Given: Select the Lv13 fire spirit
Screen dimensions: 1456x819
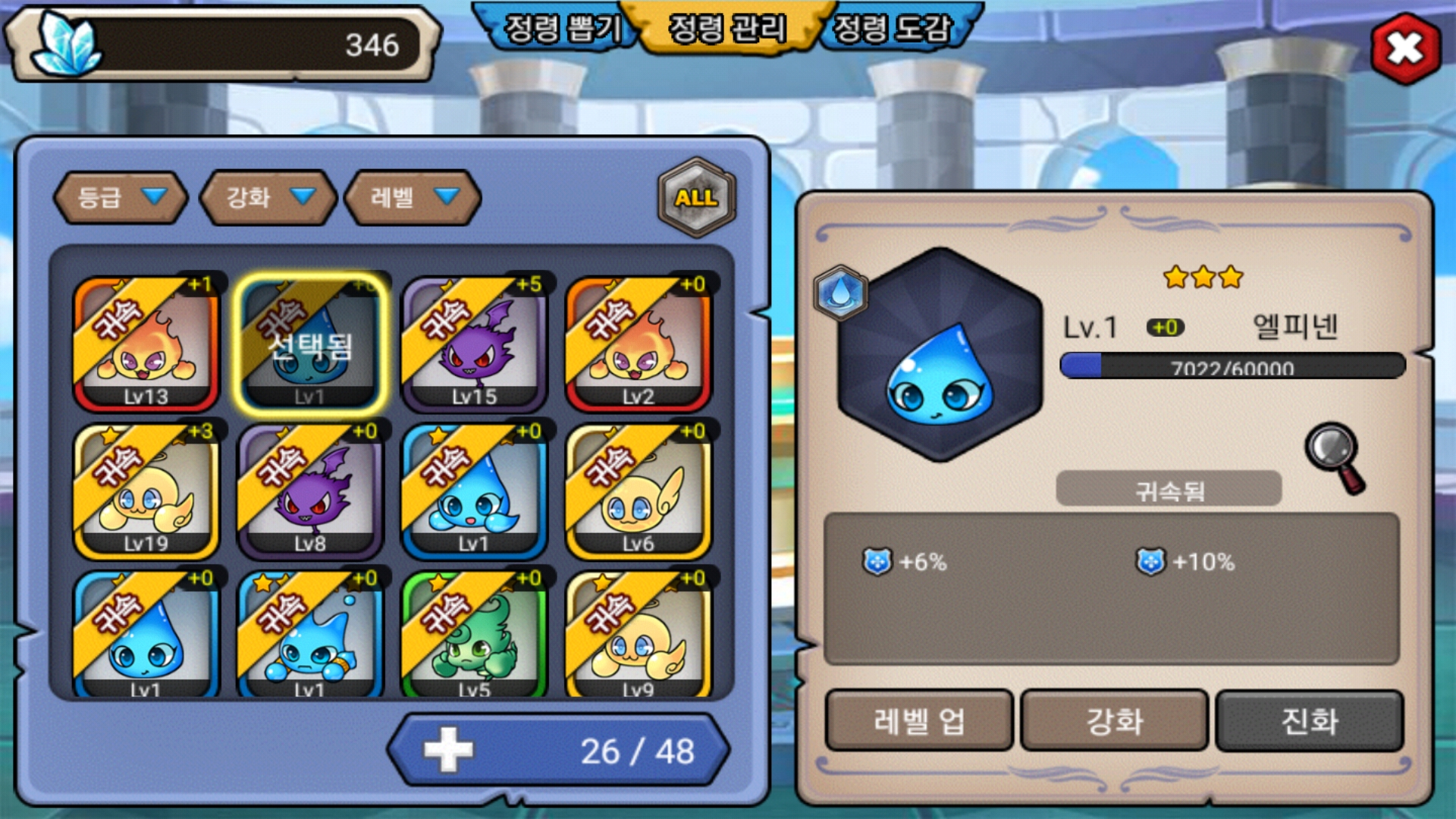Looking at the screenshot, I should pyautogui.click(x=146, y=344).
